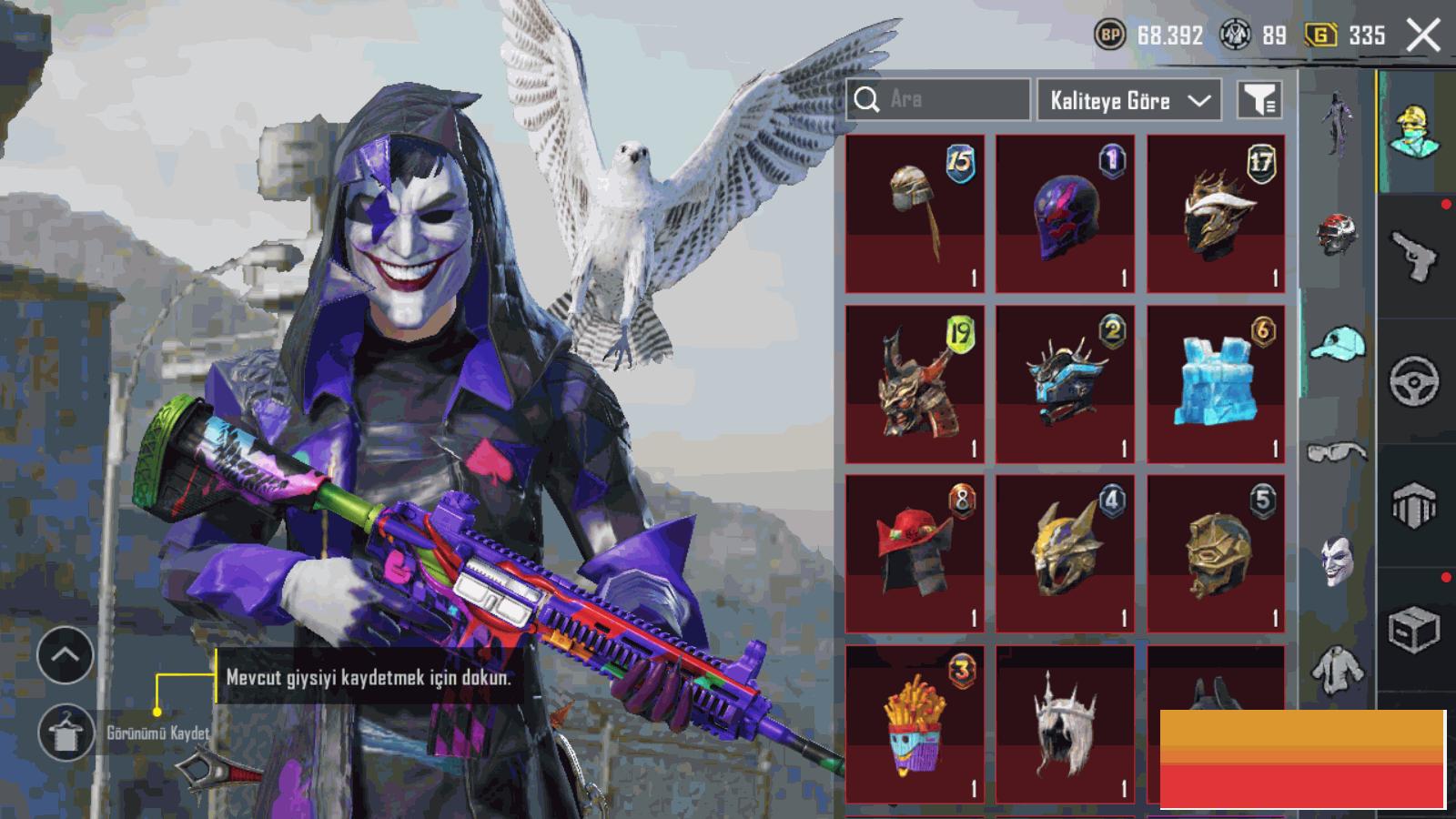Open the steering wheel vehicles tab
Image resolution: width=1456 pixels, height=819 pixels.
[1414, 380]
